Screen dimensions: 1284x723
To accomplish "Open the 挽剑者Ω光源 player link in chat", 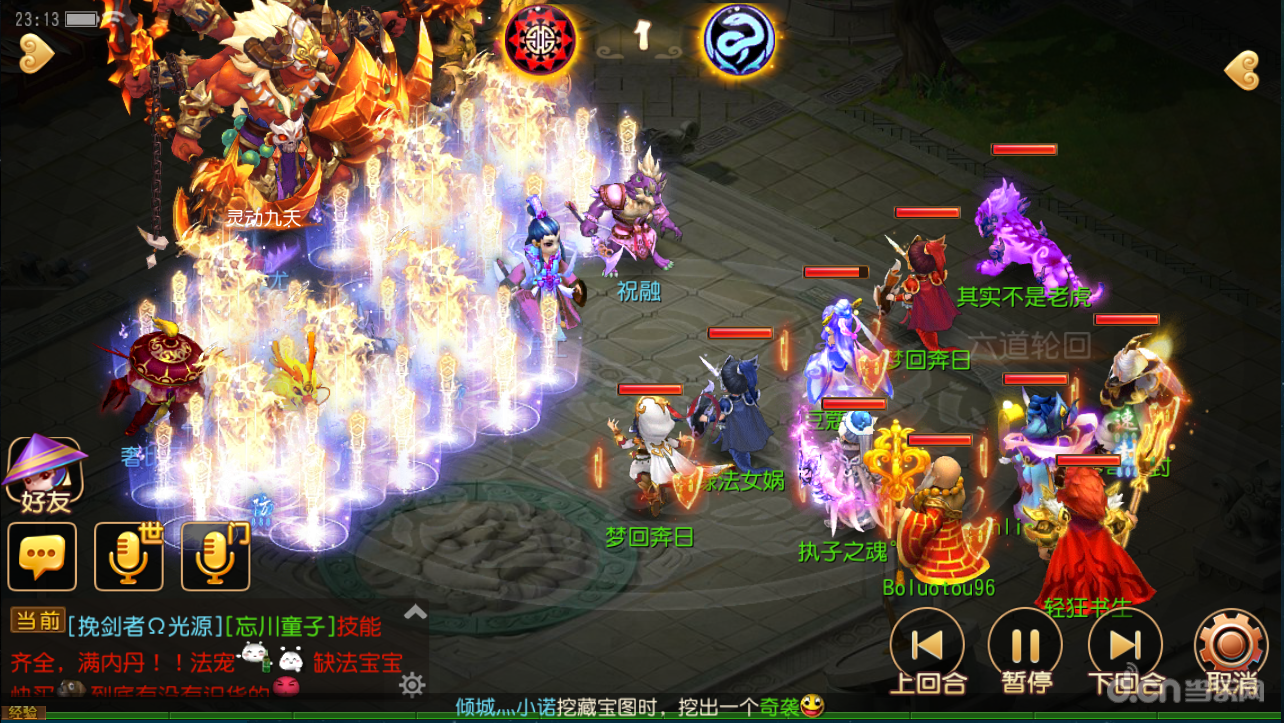I will pos(145,627).
